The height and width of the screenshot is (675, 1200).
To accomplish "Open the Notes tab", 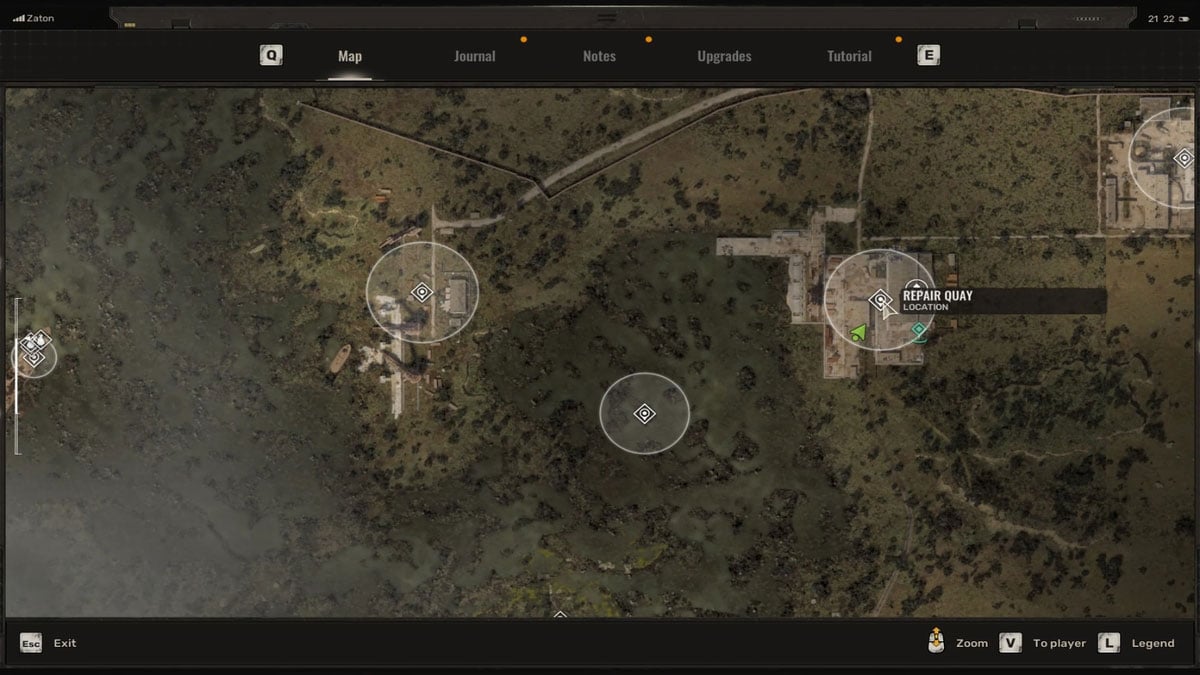I will [x=599, y=56].
